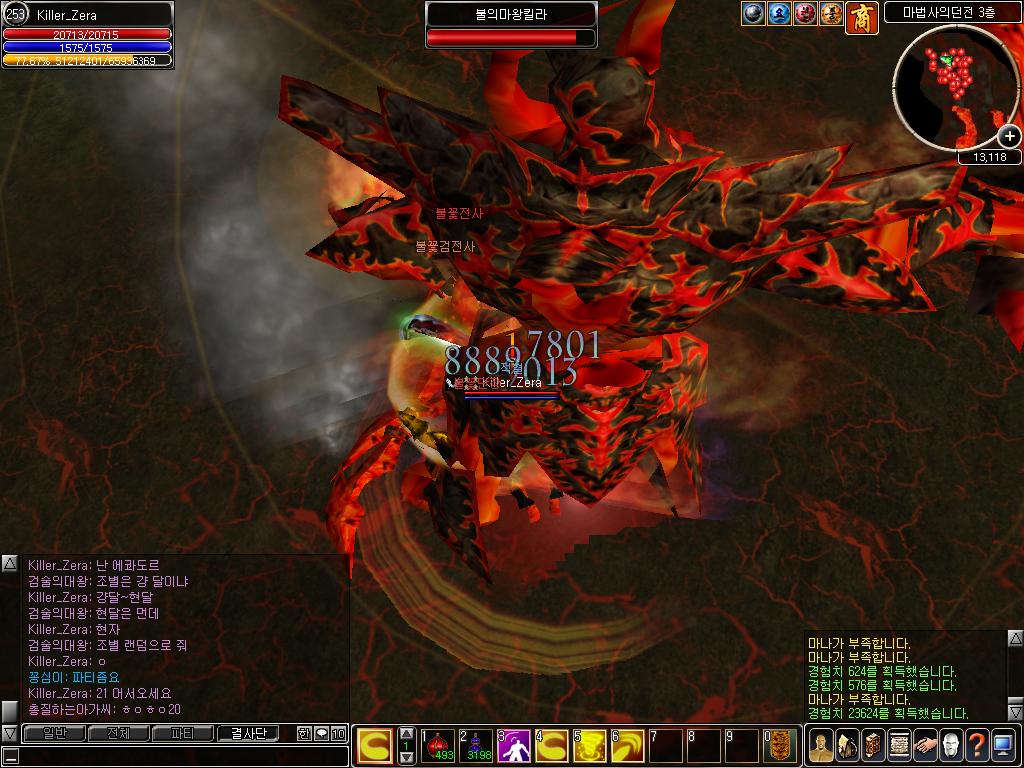This screenshot has height=768, width=1024.
Task: Click the chat text input field
Action: click(180, 756)
